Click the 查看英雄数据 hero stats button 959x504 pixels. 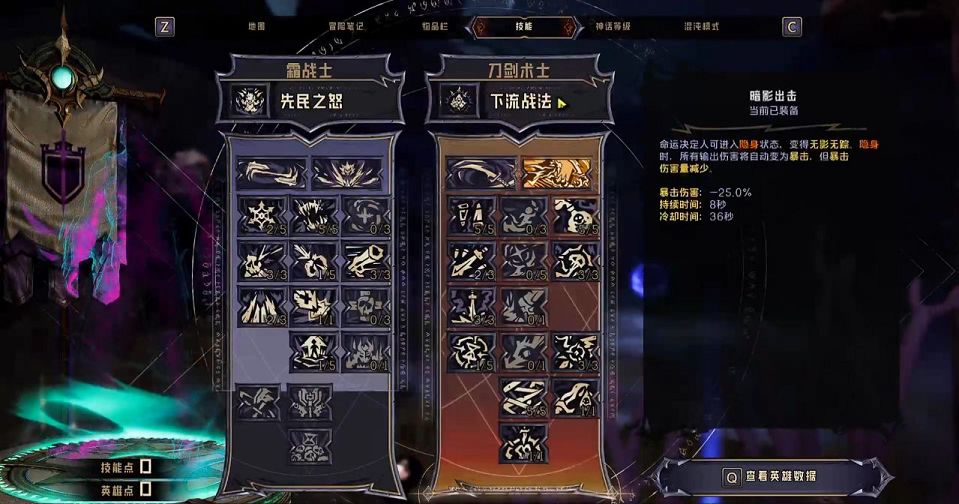(774, 478)
